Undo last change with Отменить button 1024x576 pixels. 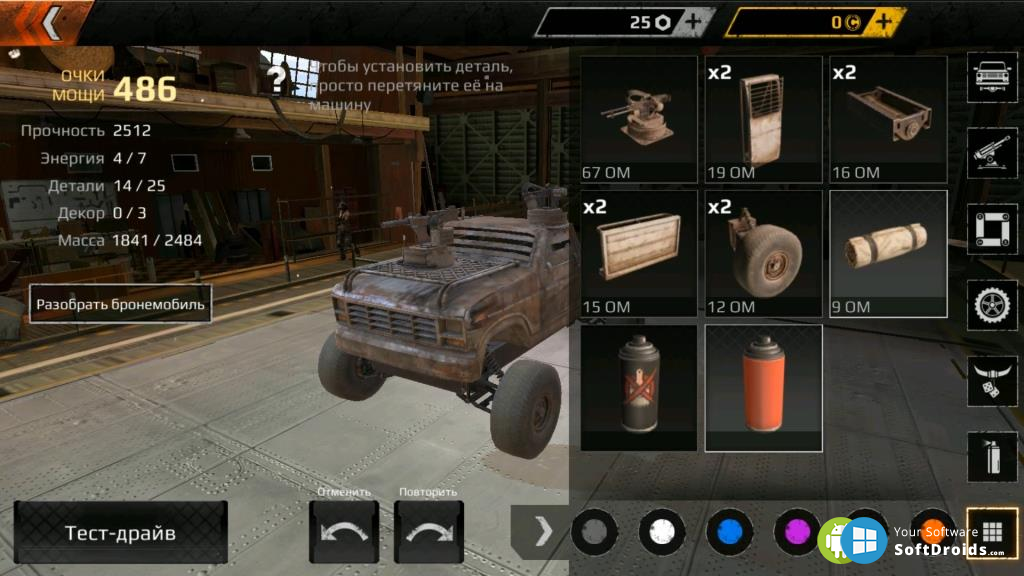tap(344, 531)
